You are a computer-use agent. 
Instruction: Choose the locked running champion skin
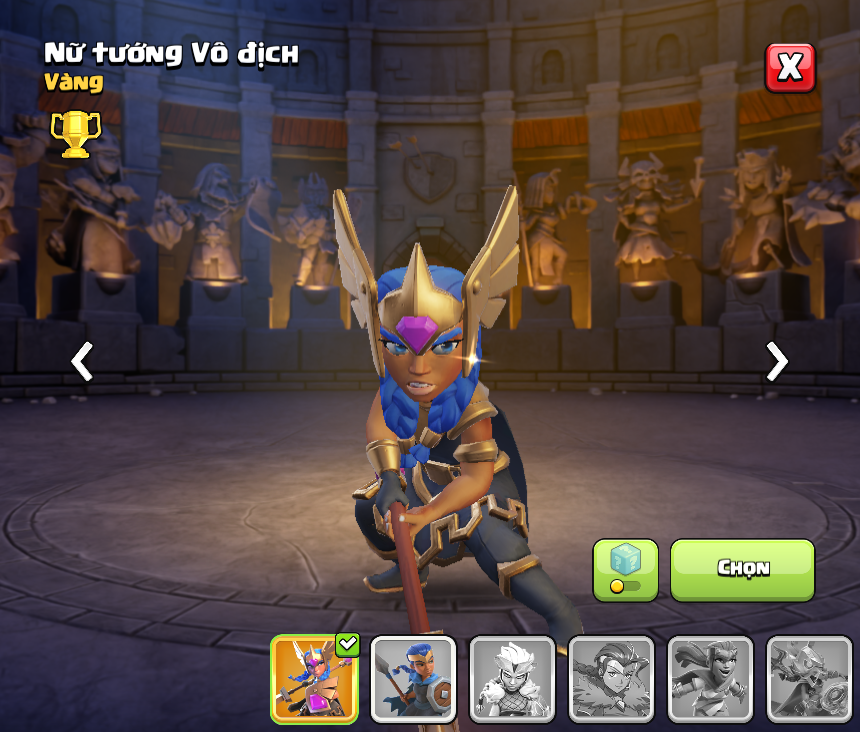710,679
